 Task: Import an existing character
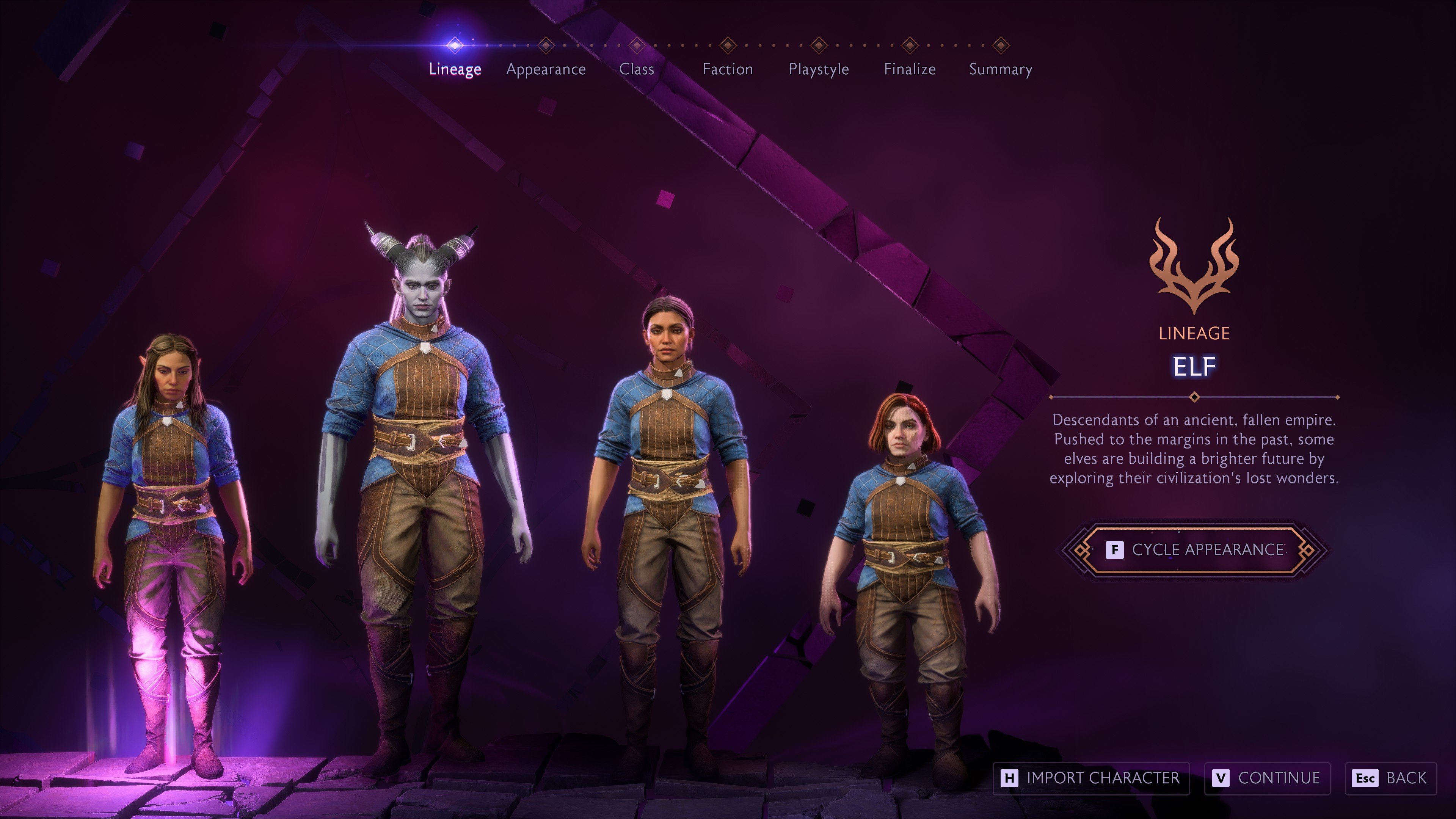[x=1091, y=778]
